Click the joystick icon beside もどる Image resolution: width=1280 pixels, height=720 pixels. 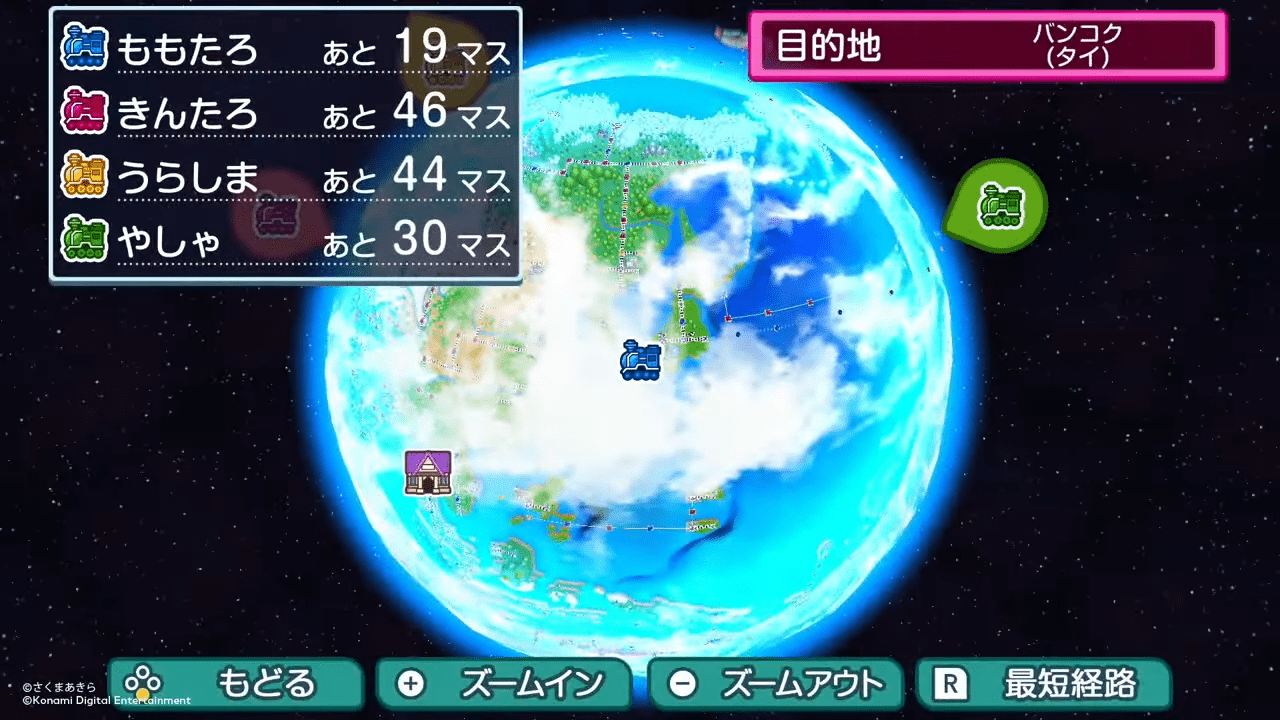pyautogui.click(x=143, y=684)
